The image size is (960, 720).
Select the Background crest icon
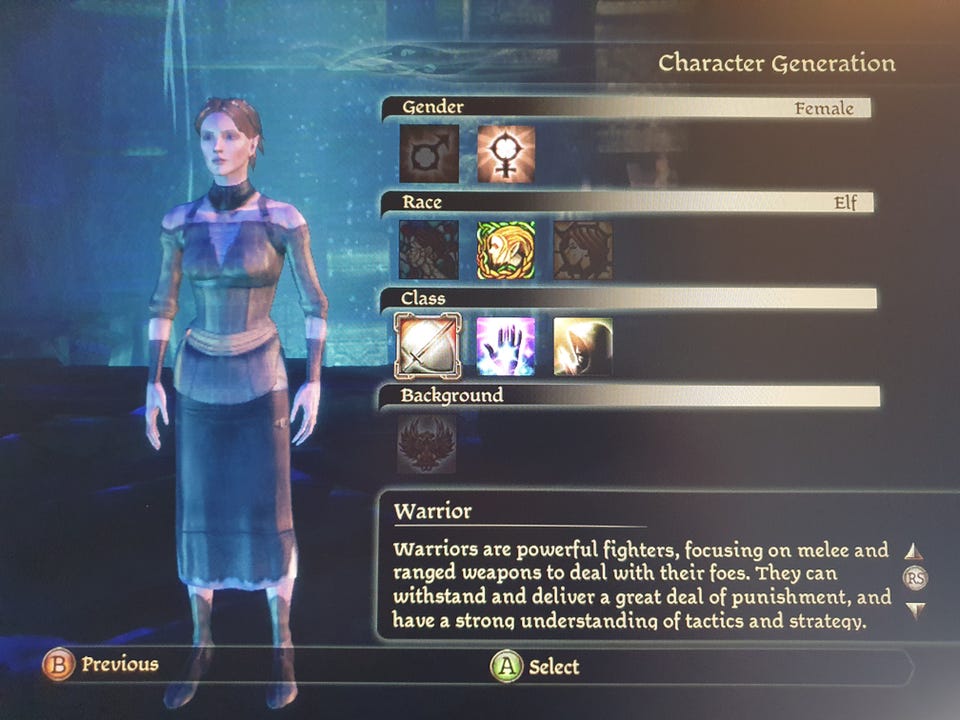[x=427, y=444]
